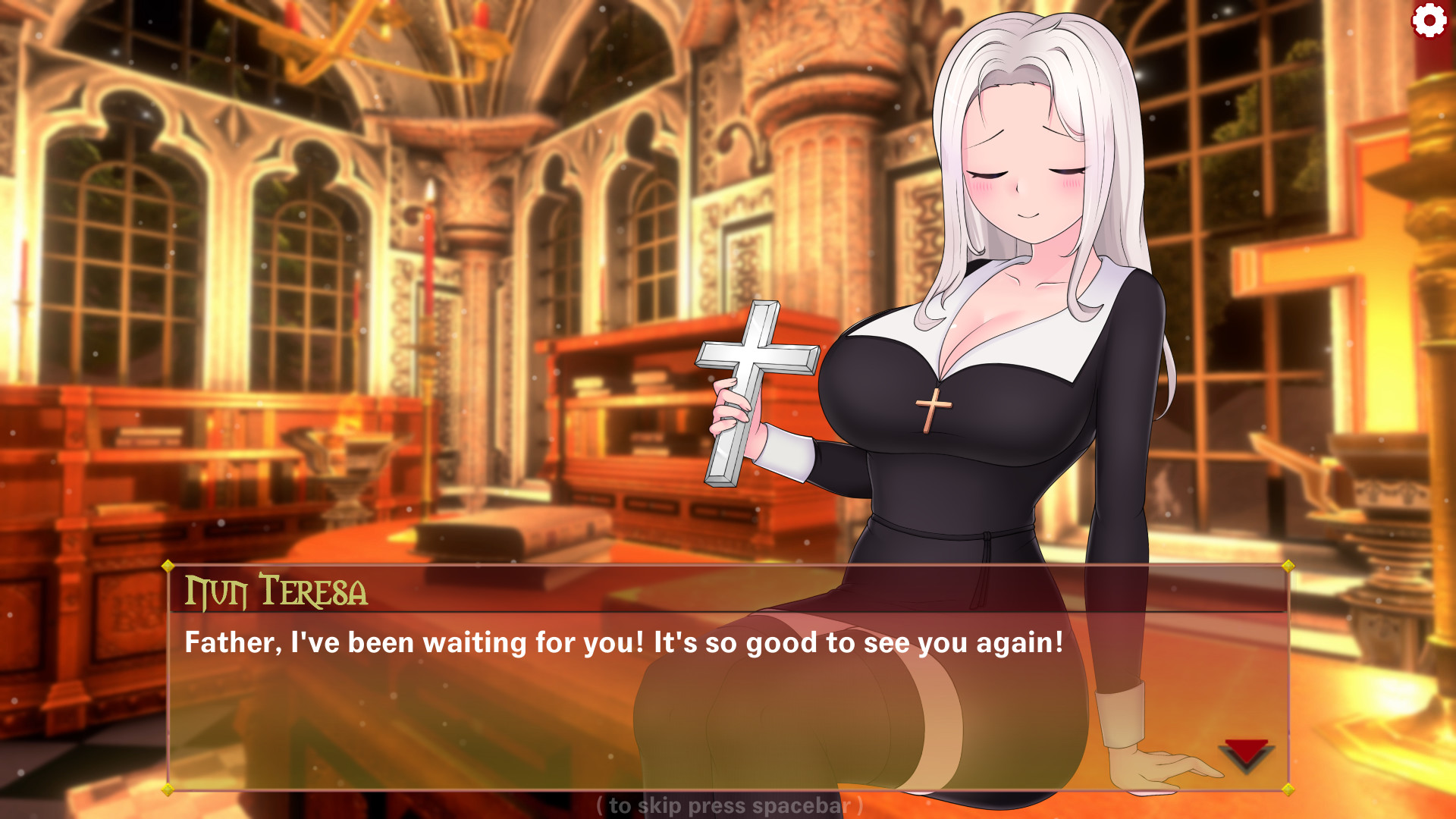Viewport: 1456px width, 819px height.
Task: Click the gear icon to open game options
Action: coord(1430,20)
